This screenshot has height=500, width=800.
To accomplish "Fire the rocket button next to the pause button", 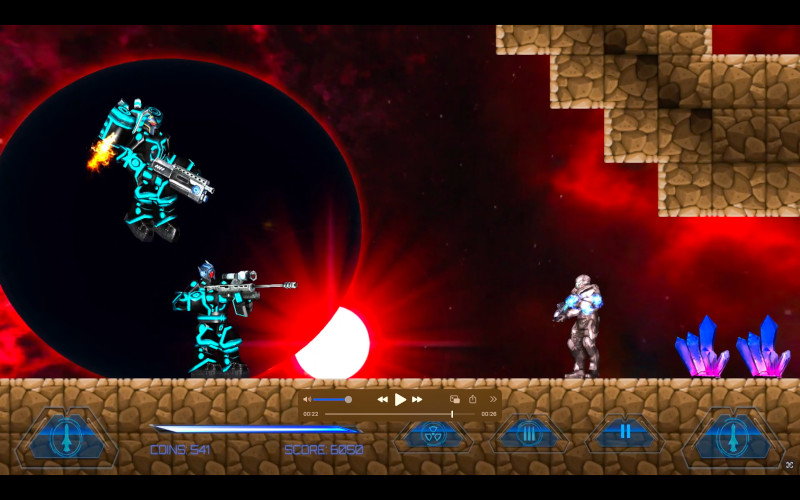I will [x=734, y=437].
